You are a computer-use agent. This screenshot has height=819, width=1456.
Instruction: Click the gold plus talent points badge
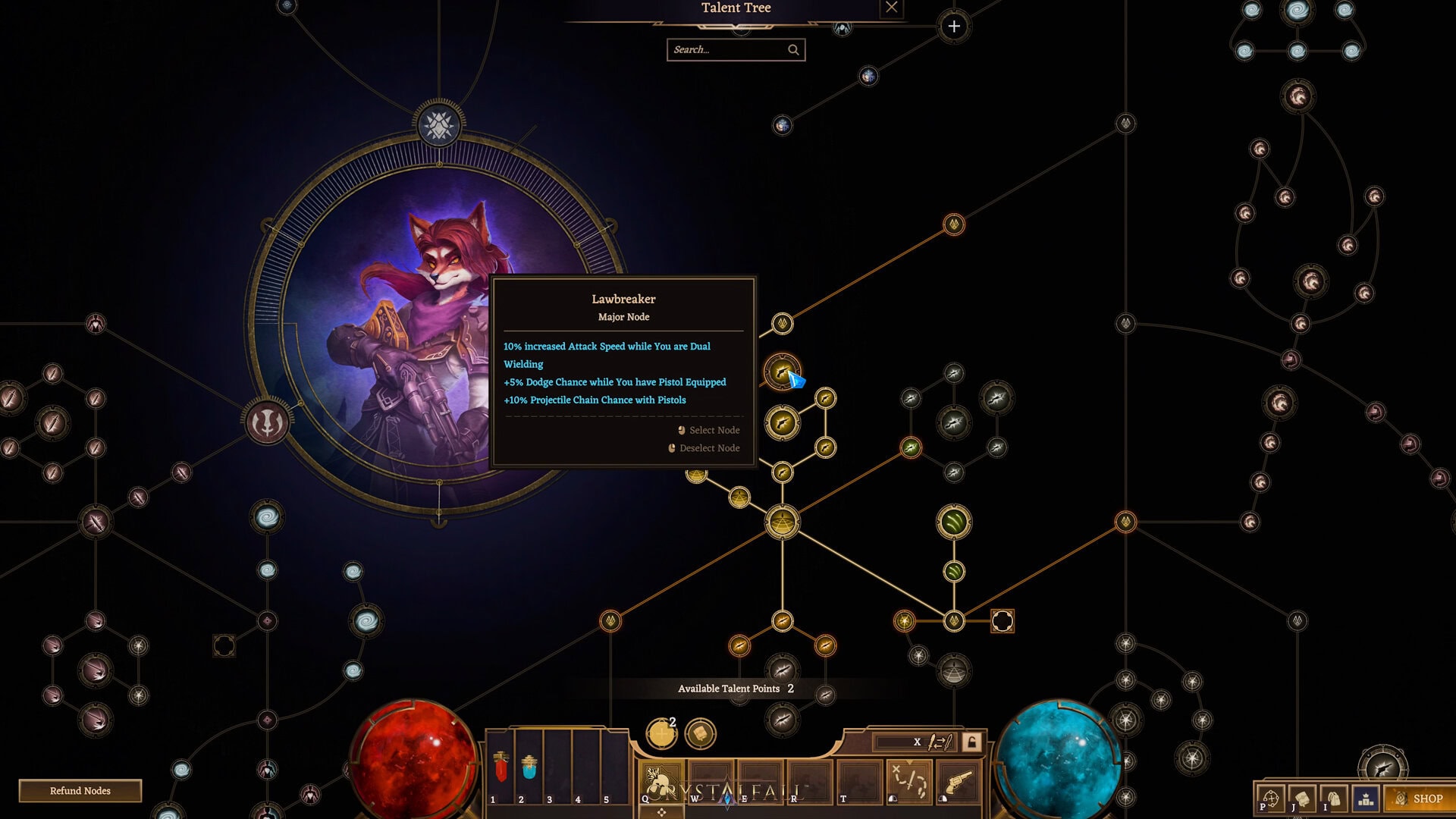tap(661, 733)
